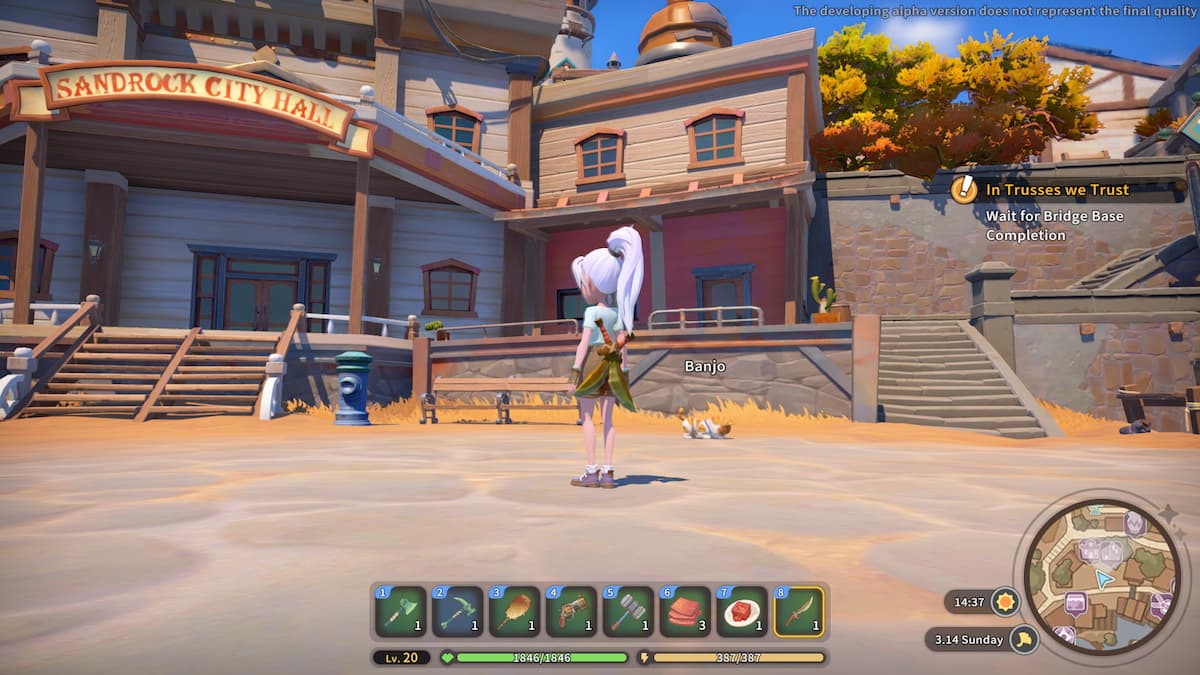Select the revolver in slot 4
Screen dimensions: 1200x675
click(x=571, y=612)
